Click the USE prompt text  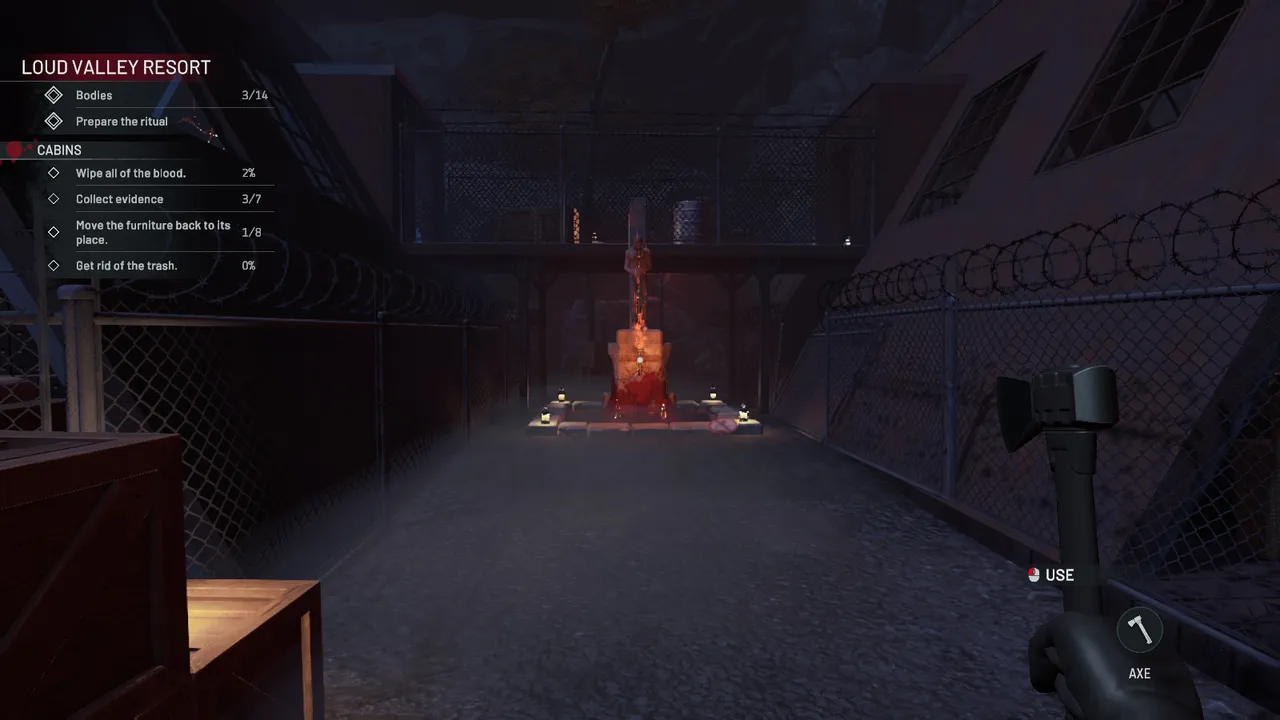(1059, 575)
